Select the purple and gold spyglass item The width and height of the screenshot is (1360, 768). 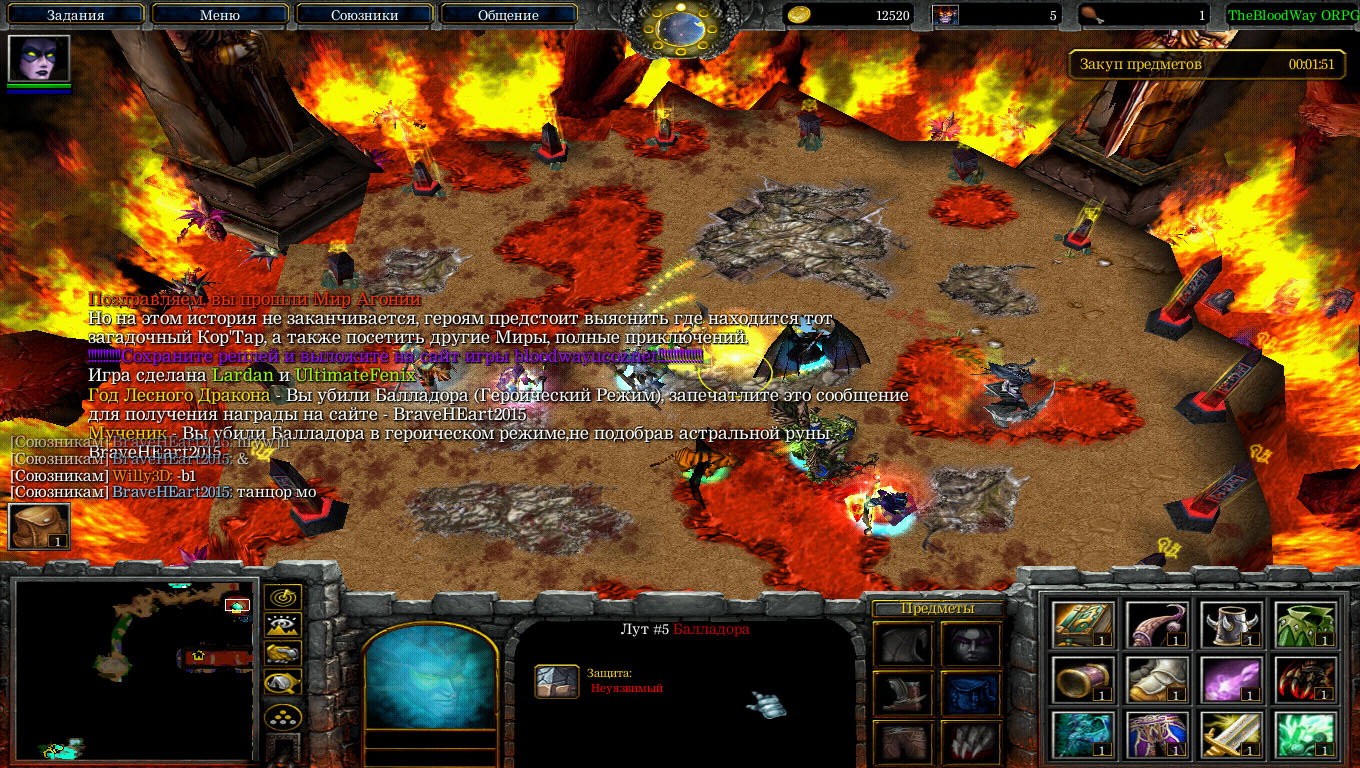coord(1083,679)
